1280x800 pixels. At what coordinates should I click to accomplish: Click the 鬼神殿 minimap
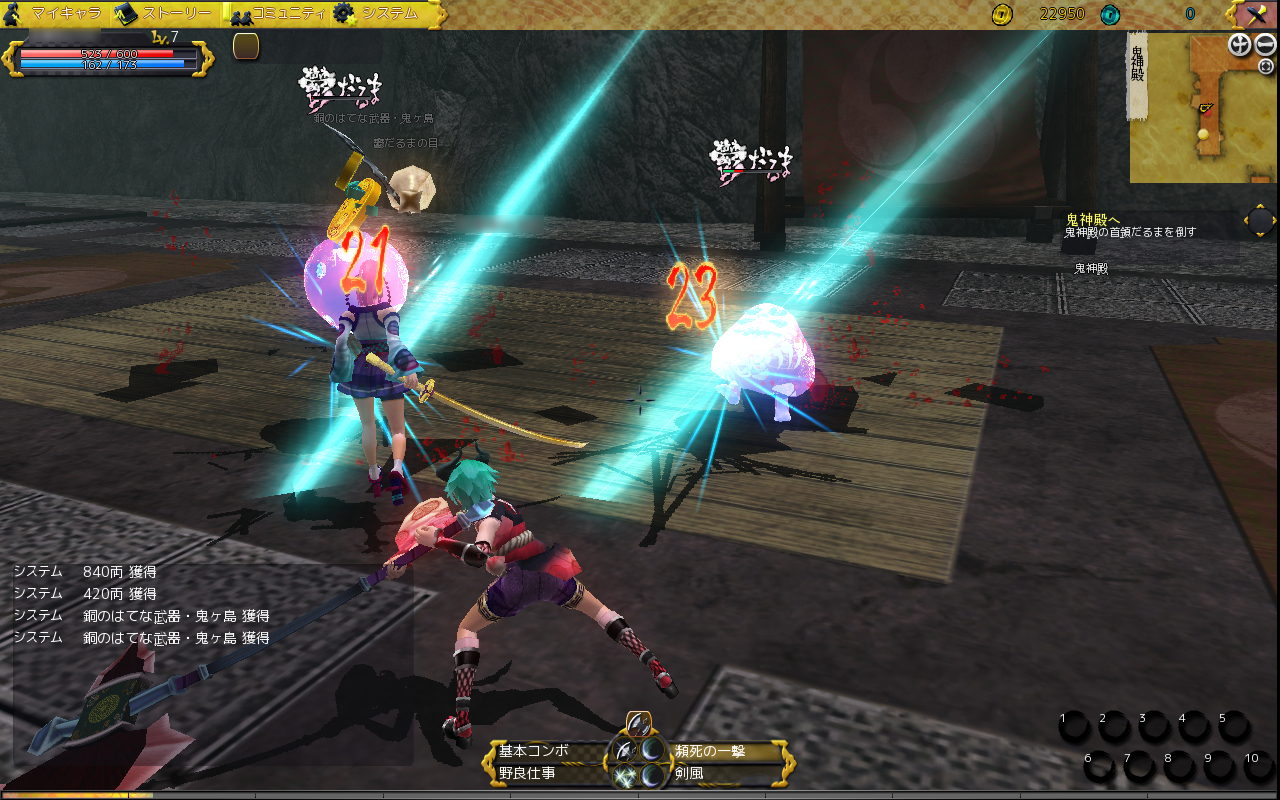click(1202, 110)
